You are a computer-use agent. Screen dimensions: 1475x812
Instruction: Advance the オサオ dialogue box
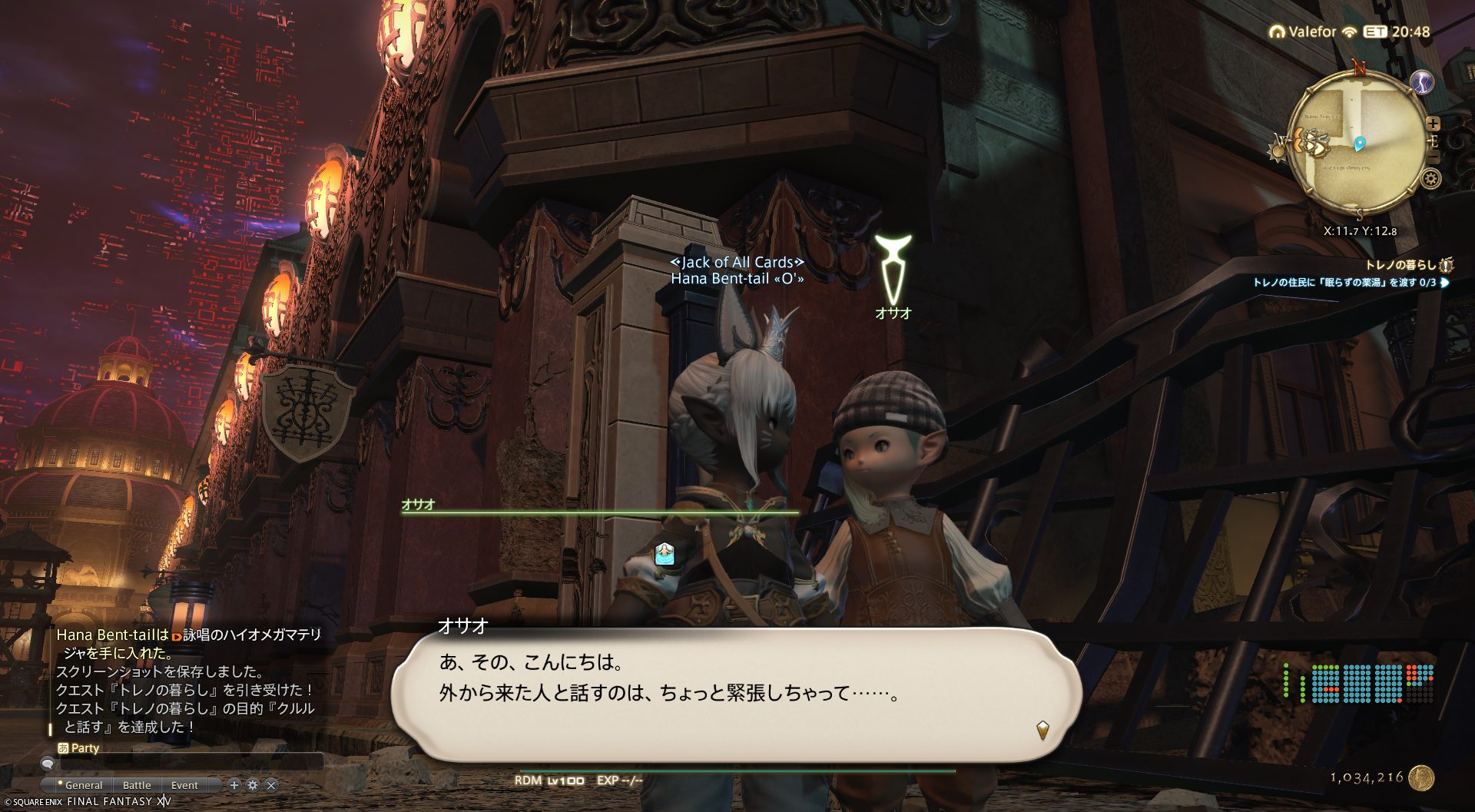pyautogui.click(x=1042, y=729)
